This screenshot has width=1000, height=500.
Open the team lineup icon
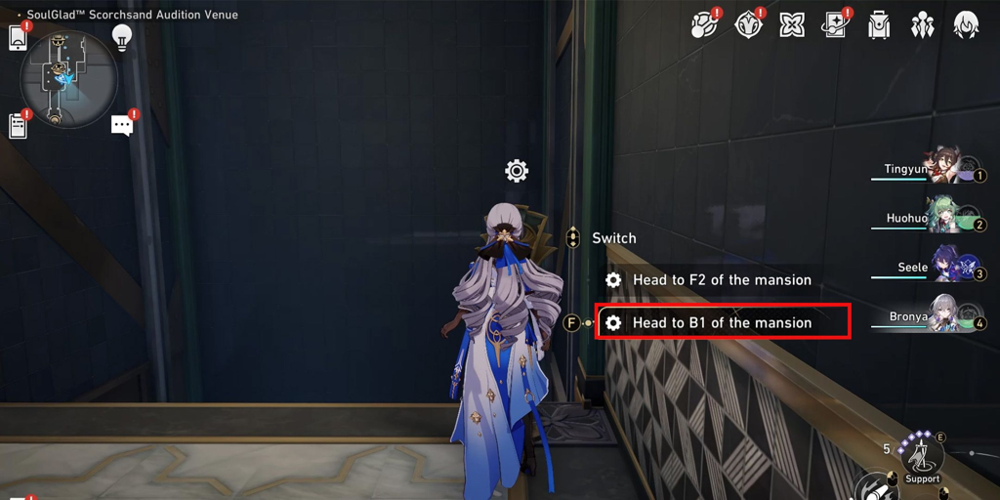(922, 25)
